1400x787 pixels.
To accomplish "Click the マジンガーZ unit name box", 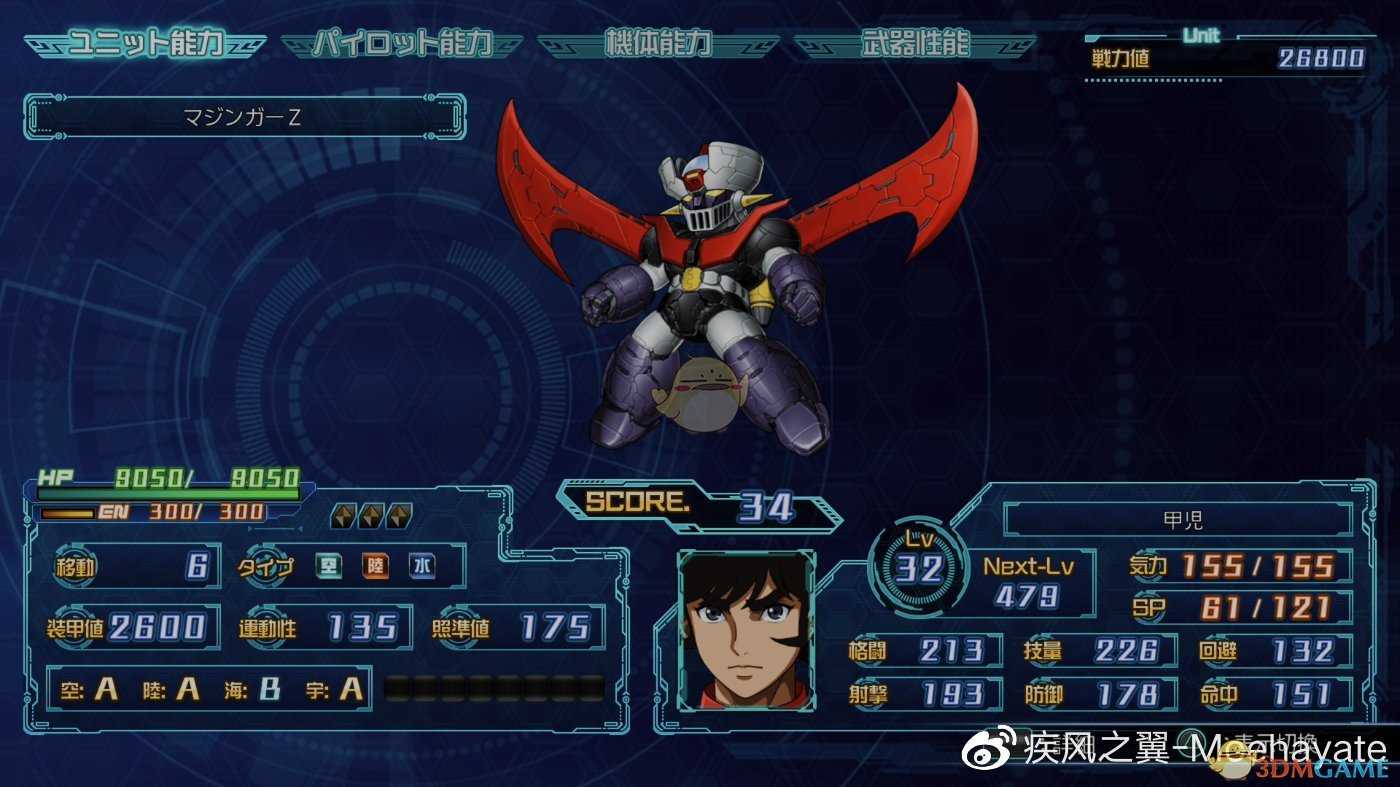I will (x=244, y=117).
